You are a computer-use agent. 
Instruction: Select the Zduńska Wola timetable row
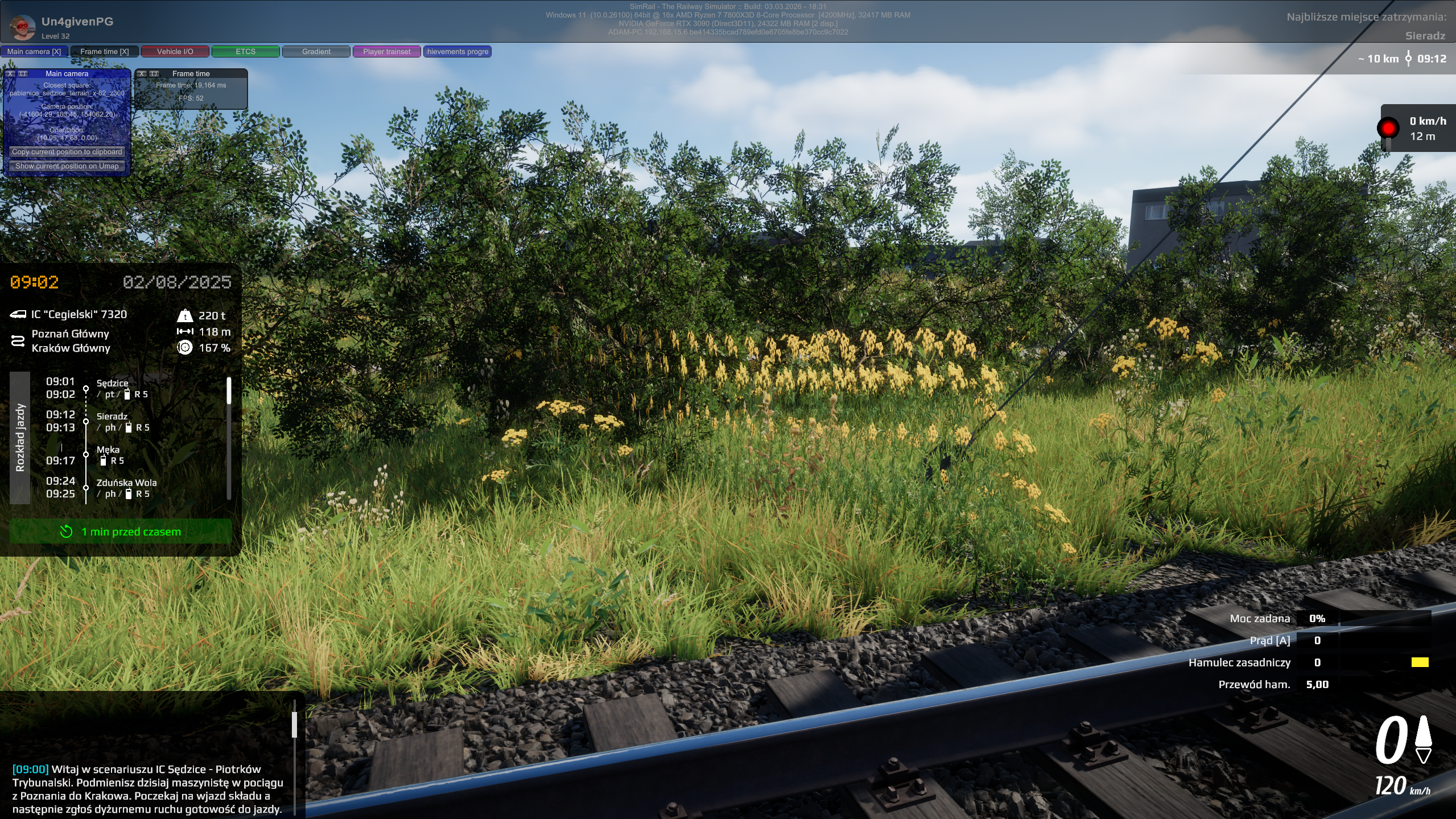pos(126,483)
